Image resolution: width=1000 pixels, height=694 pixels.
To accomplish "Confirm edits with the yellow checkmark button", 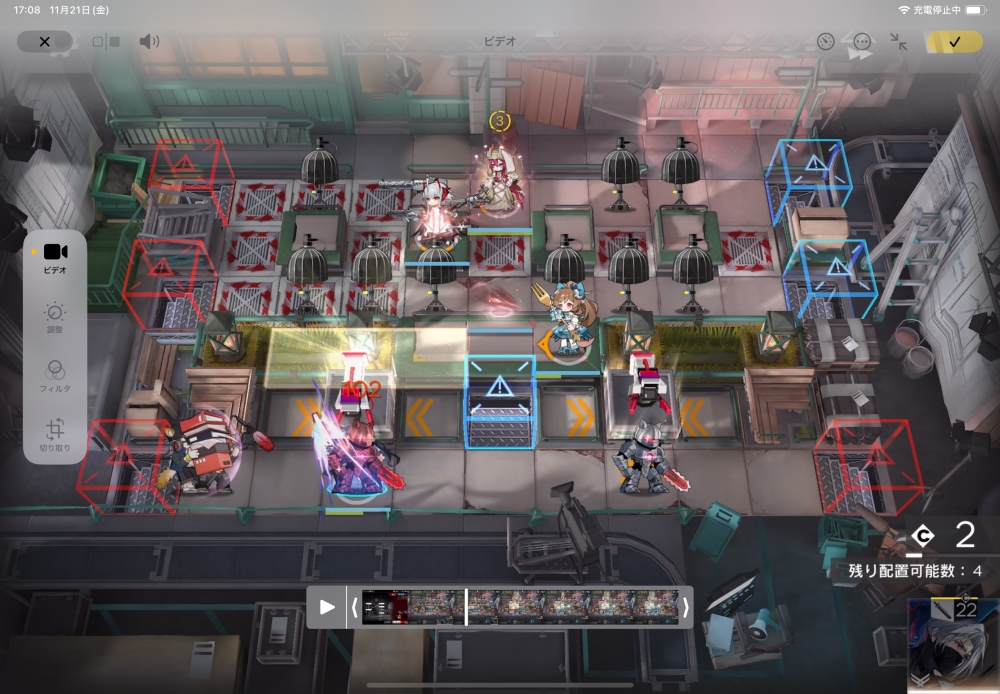I will click(954, 42).
